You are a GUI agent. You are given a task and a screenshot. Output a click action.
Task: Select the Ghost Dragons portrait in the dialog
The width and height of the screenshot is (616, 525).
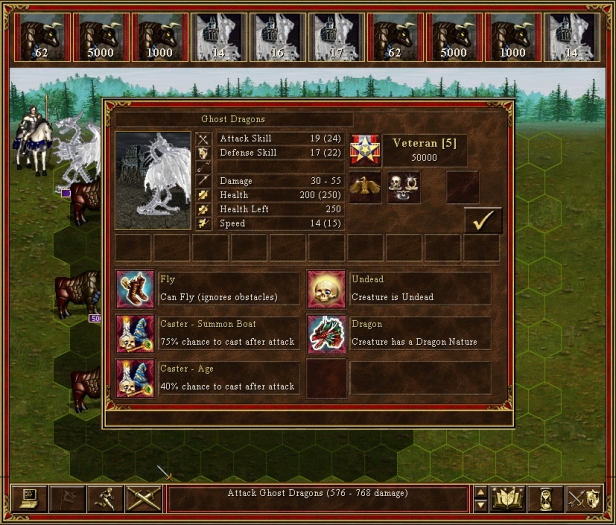[152, 181]
